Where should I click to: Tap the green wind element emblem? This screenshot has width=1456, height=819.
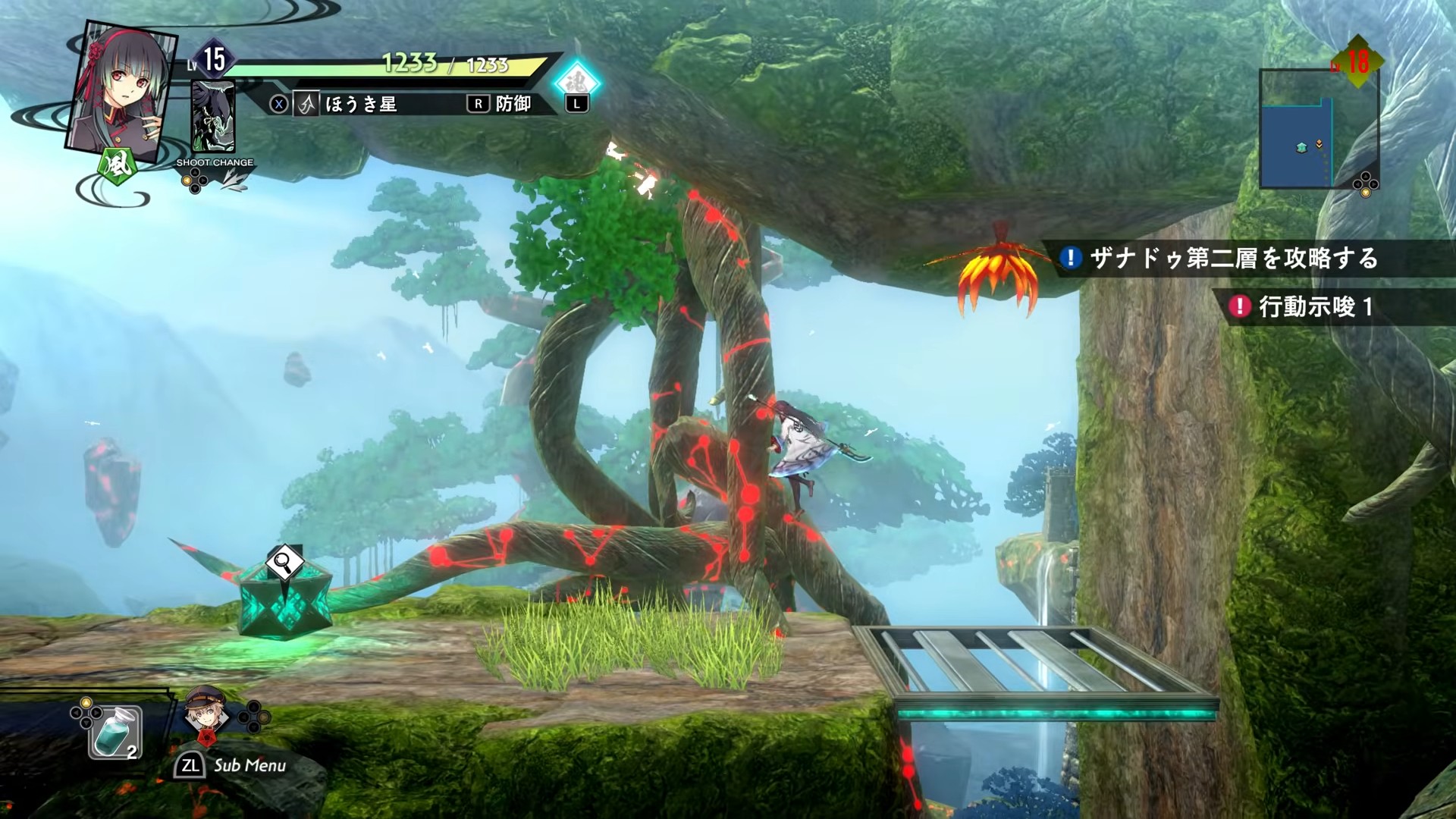pyautogui.click(x=115, y=165)
